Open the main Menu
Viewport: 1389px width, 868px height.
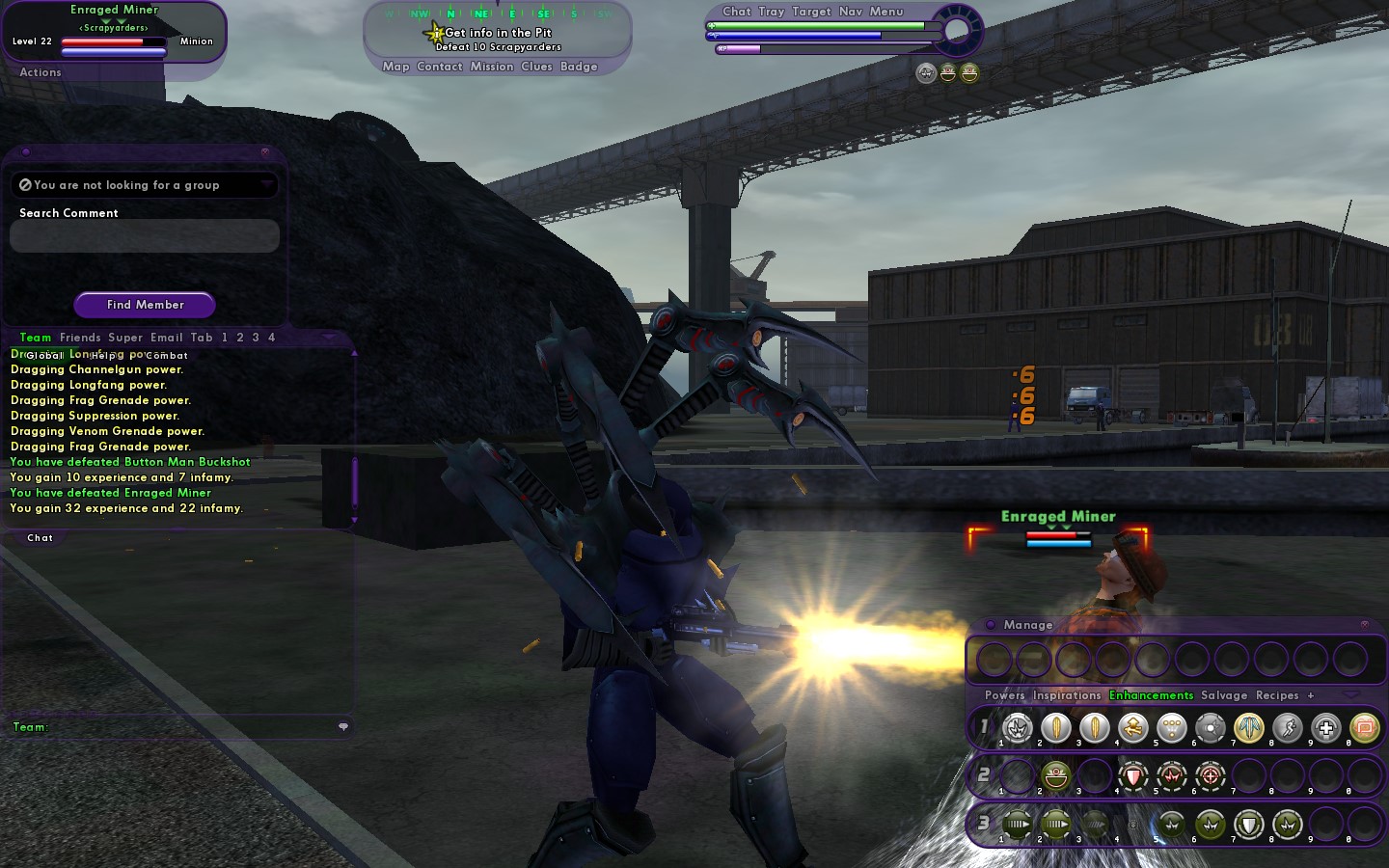tap(886, 12)
